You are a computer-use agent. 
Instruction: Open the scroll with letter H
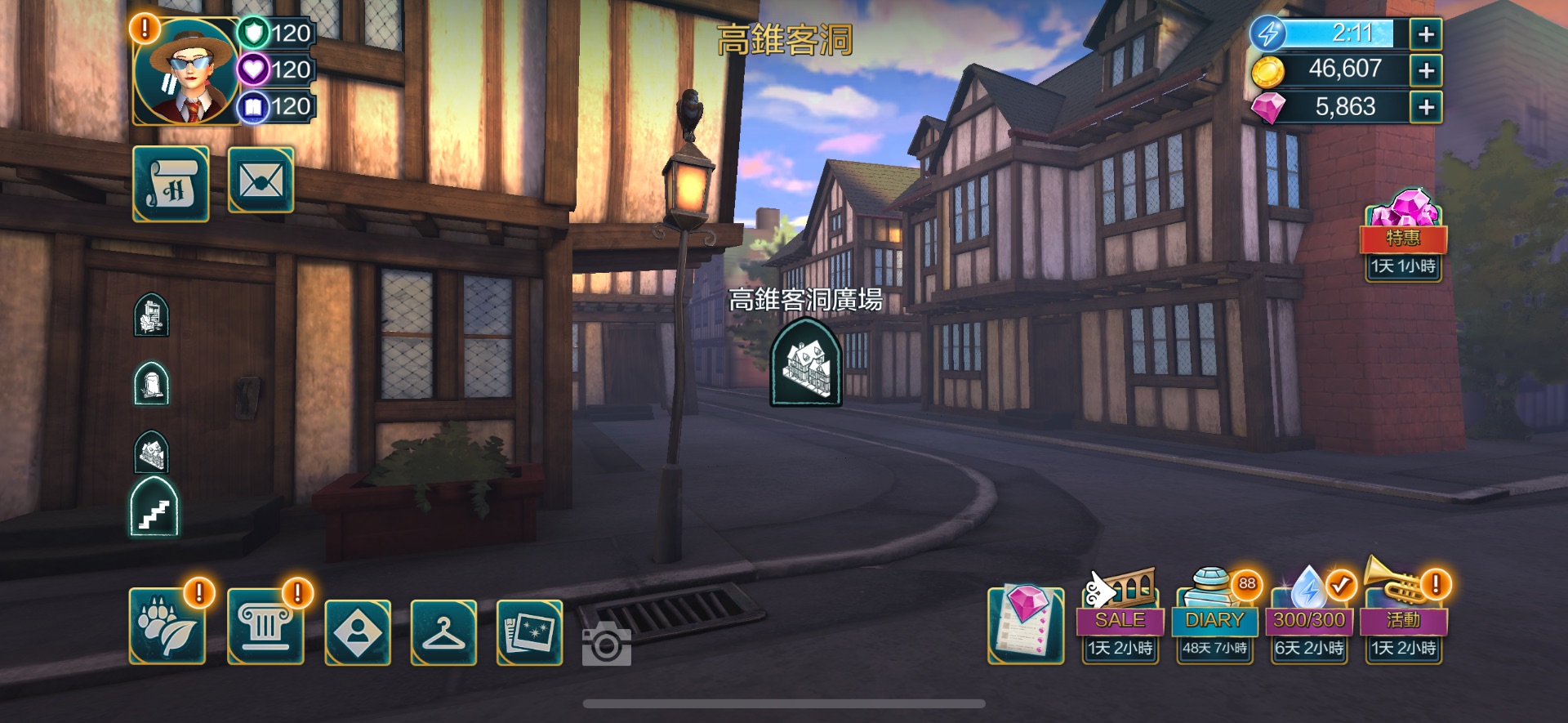pos(171,184)
